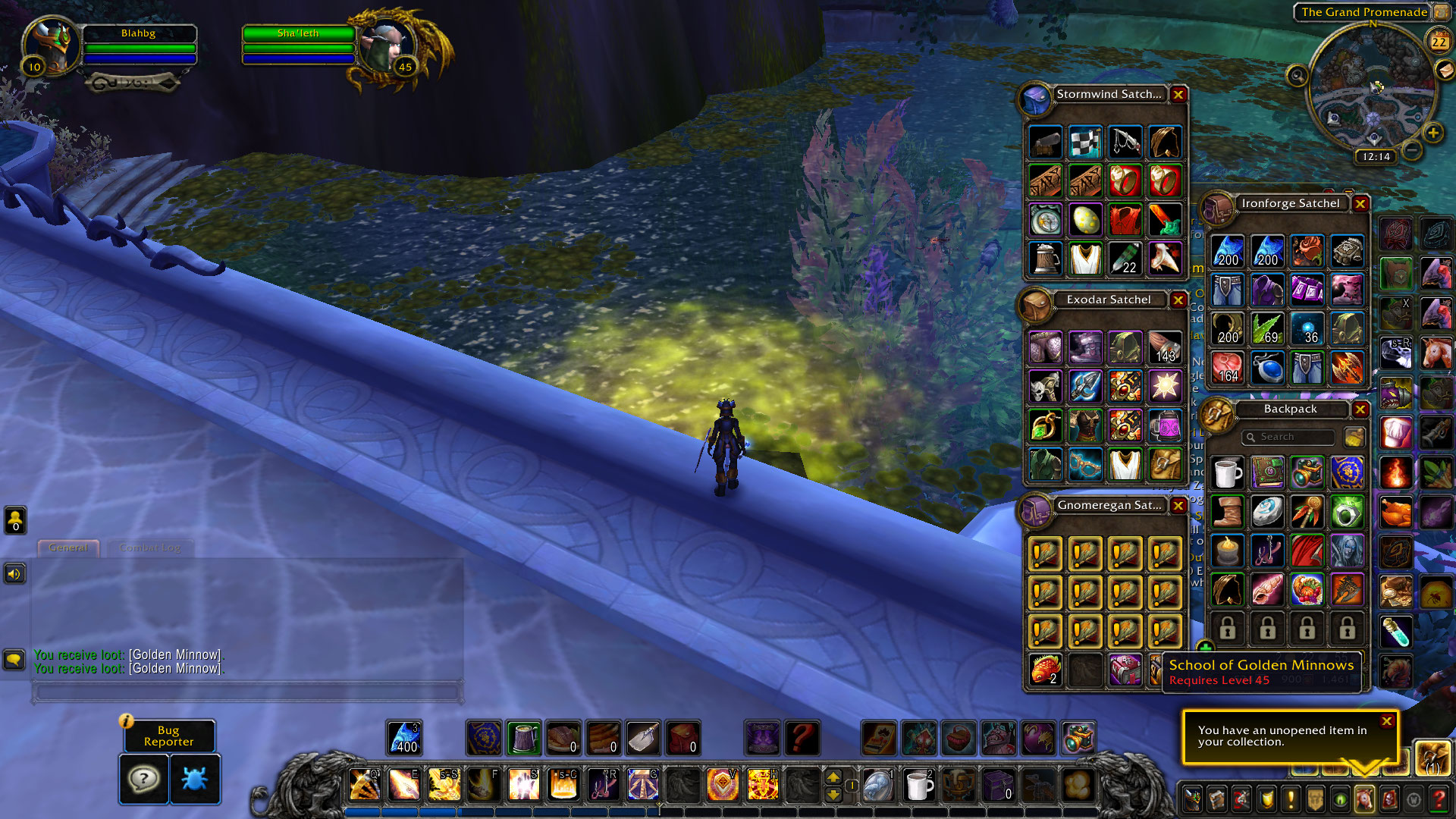Switch to the Combat Log tab
The image size is (1456, 819).
pyautogui.click(x=149, y=548)
